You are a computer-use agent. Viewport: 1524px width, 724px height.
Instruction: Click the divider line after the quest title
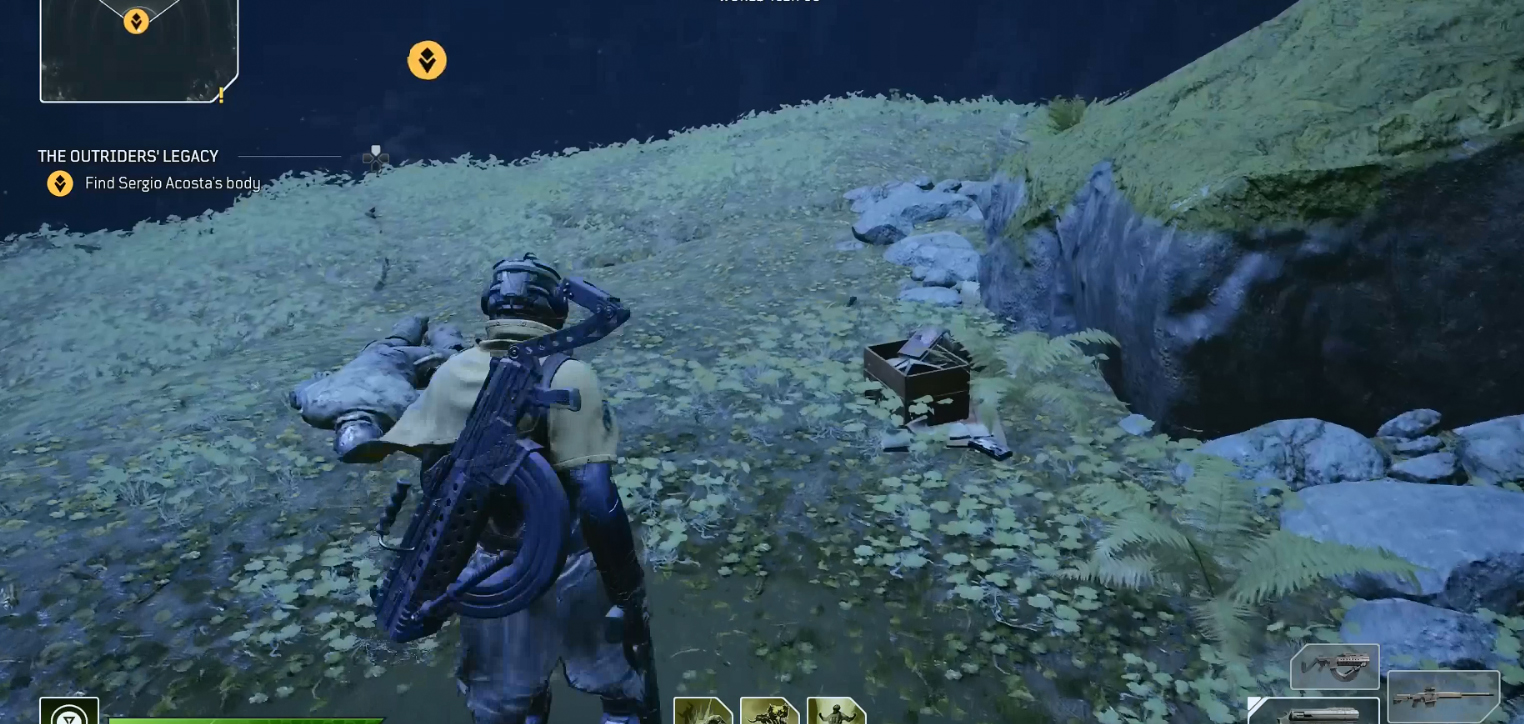click(x=289, y=156)
